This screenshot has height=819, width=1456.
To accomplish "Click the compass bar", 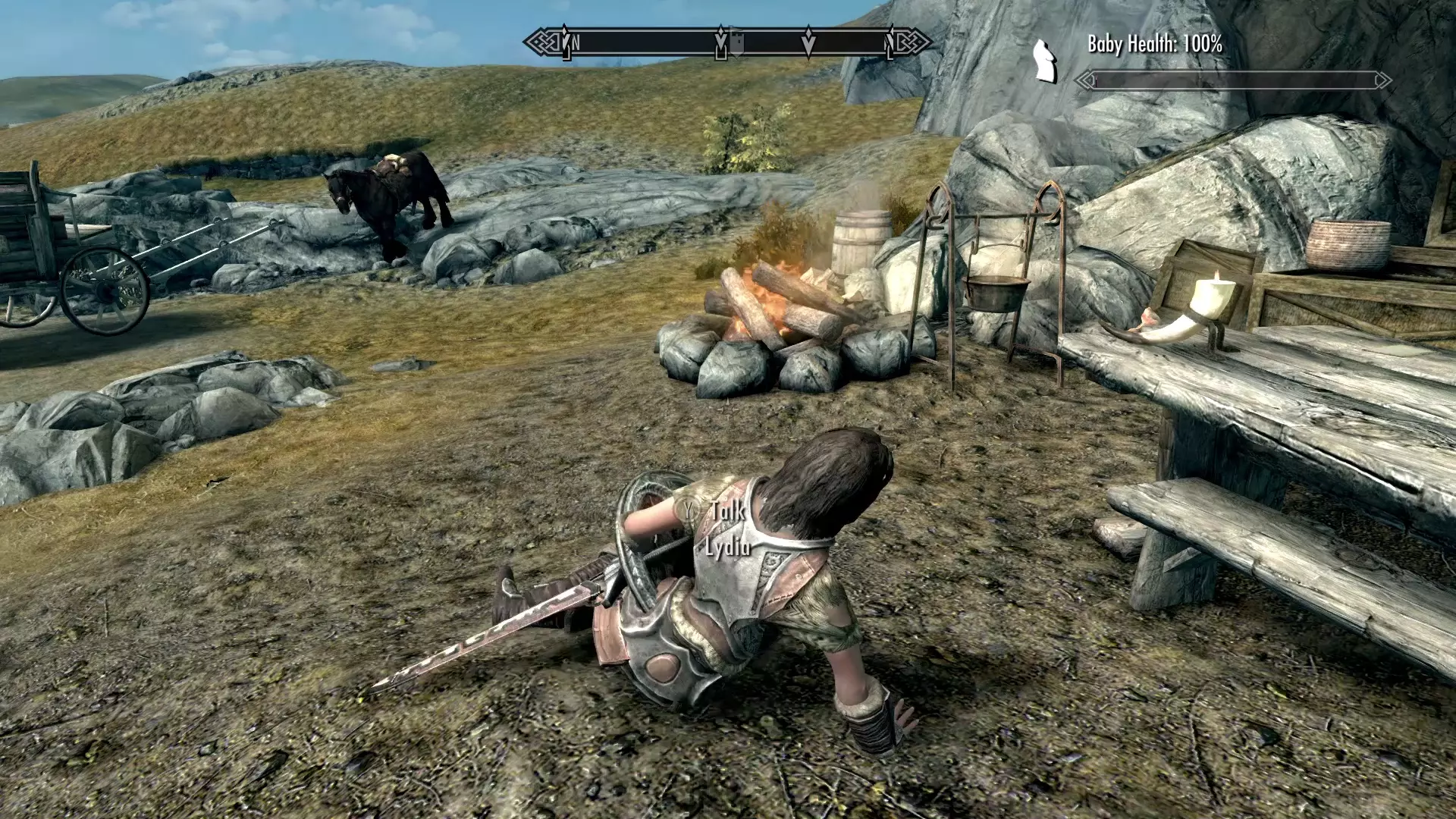I will [x=726, y=42].
